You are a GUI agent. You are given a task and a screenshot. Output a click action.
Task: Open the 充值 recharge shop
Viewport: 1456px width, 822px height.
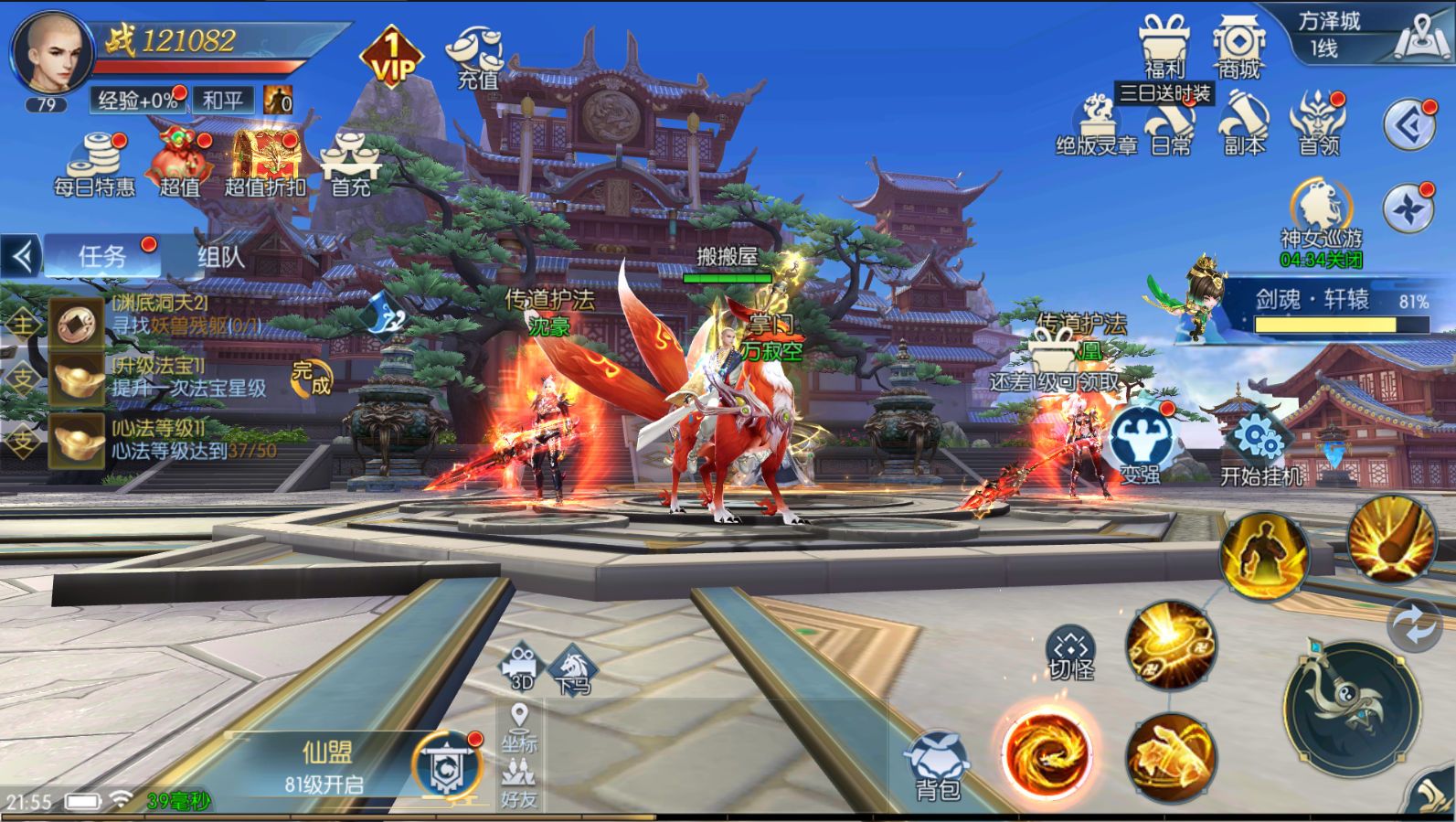coord(476,57)
